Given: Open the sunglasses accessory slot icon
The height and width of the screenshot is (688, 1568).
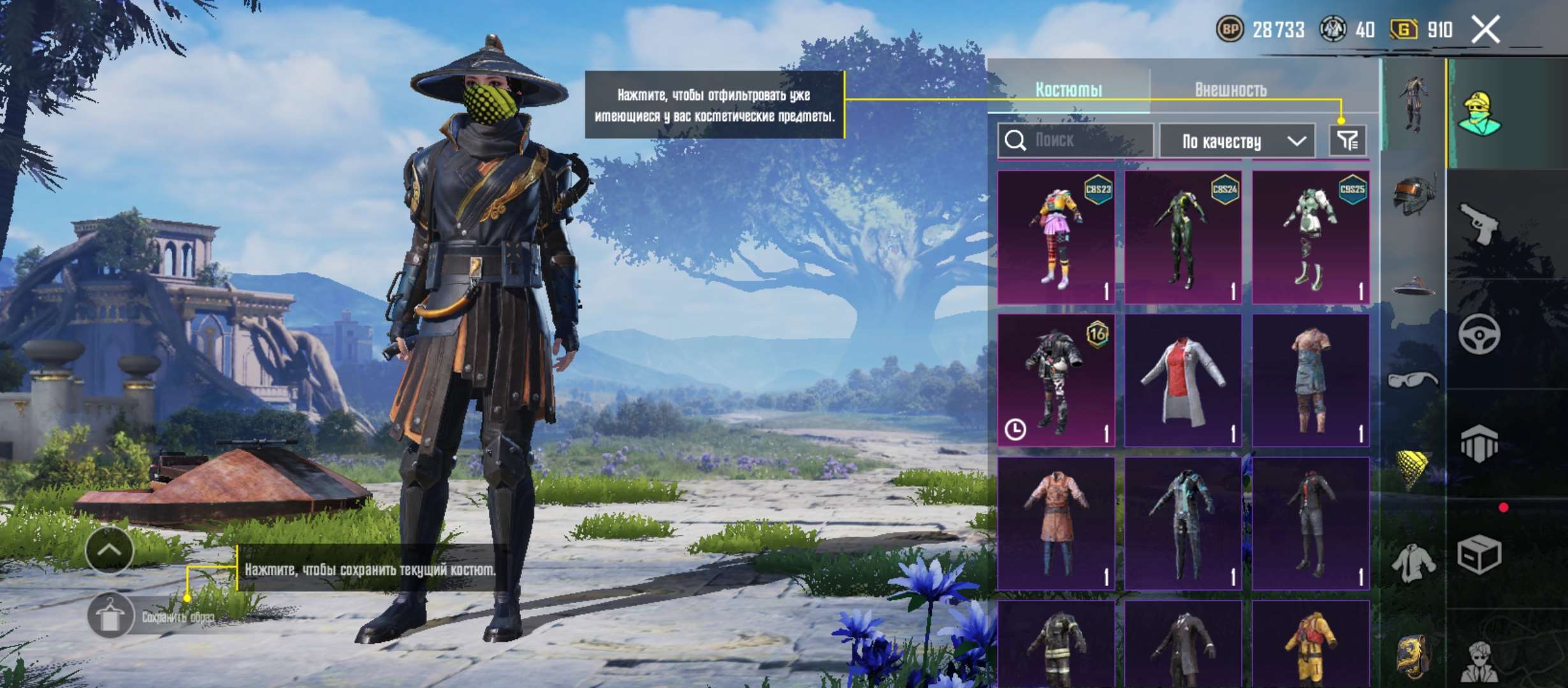Looking at the screenshot, I should point(1413,378).
